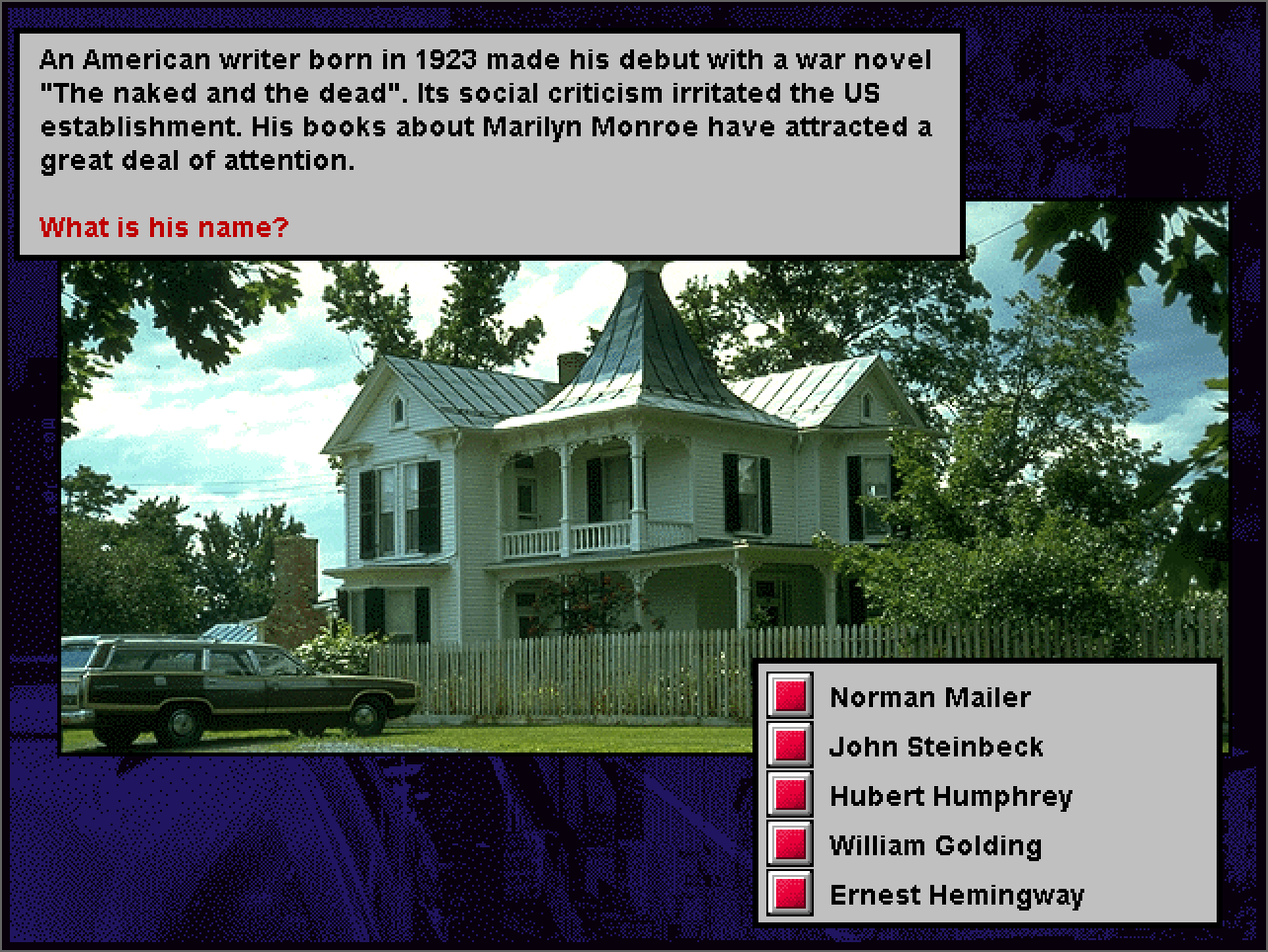Click the red button beside Ernest Hemingway
Viewport: 1268px width, 952px height.
coord(790,894)
